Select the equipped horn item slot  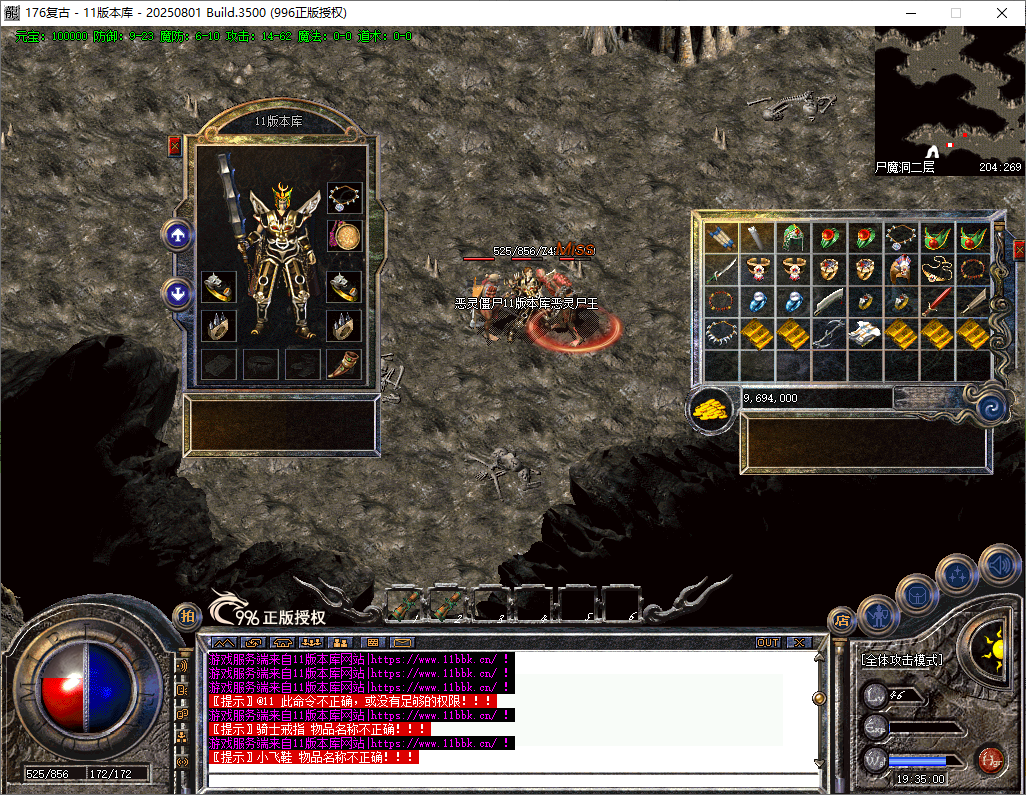345,363
